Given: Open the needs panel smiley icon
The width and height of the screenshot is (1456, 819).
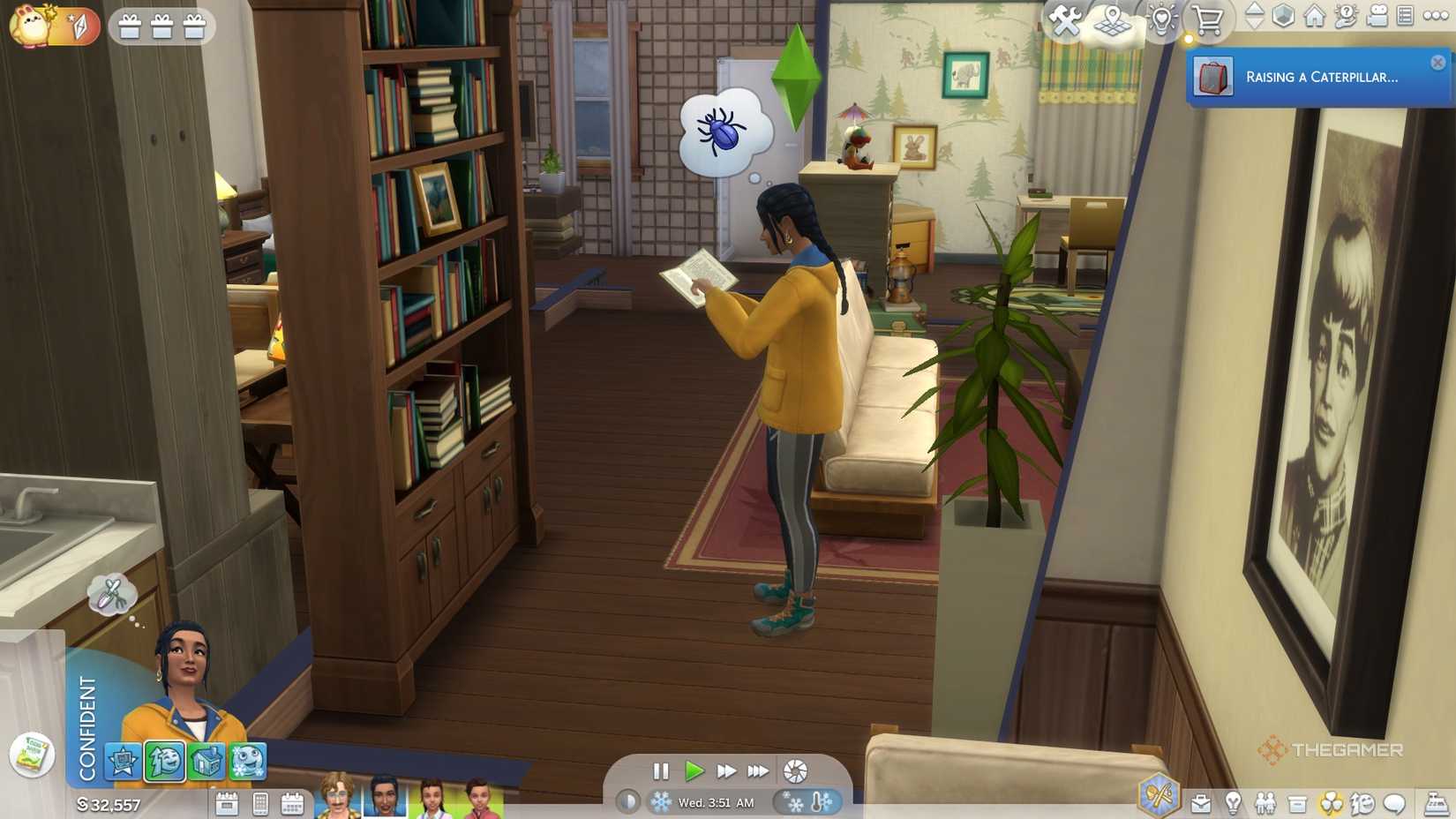Looking at the screenshot, I should [1363, 800].
